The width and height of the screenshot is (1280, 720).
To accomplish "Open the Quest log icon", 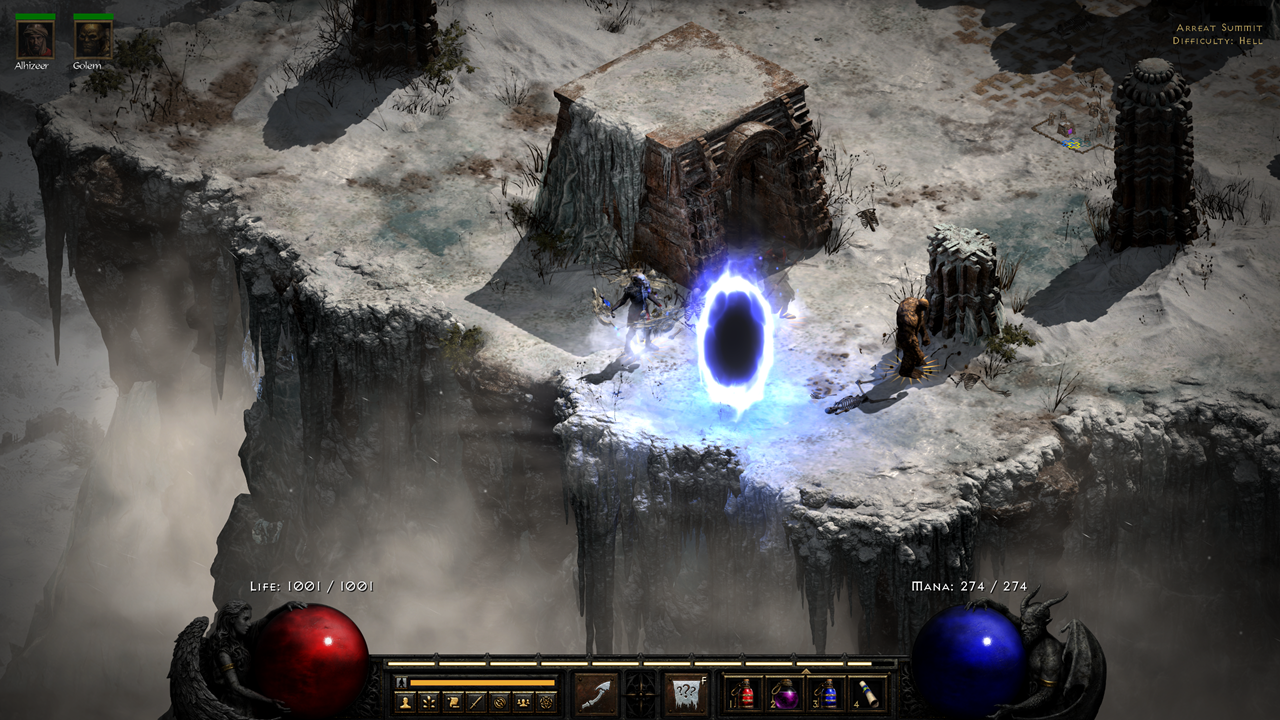I will click(x=451, y=702).
